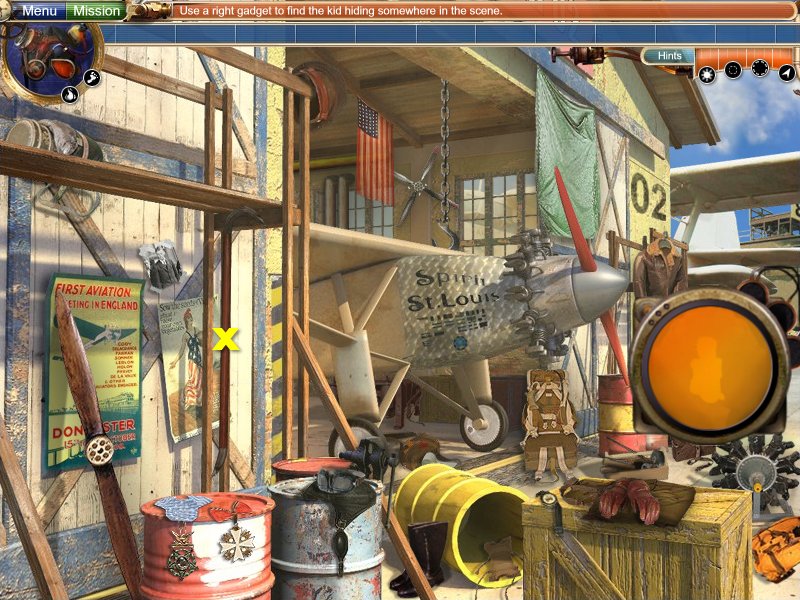Open the Mission panel
800x600 pixels.
click(97, 11)
